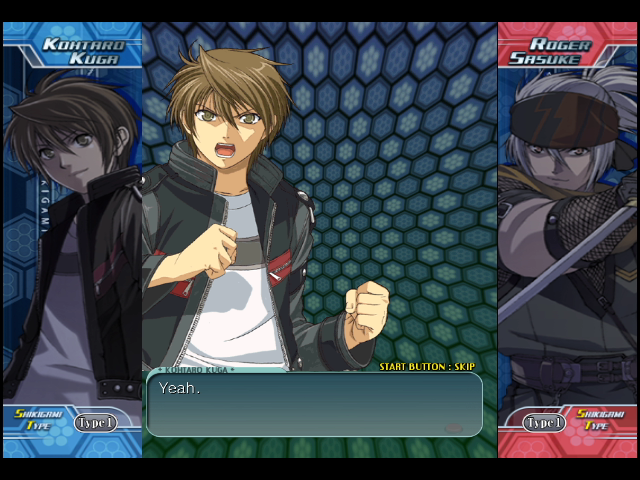Click the dialogue continue indicator icon
The image size is (640, 480).
pos(454,428)
